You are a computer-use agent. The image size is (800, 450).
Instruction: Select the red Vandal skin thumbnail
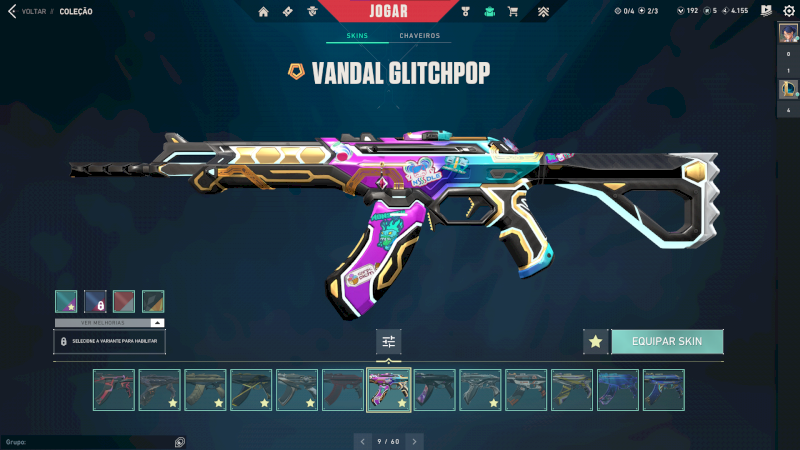[114, 390]
